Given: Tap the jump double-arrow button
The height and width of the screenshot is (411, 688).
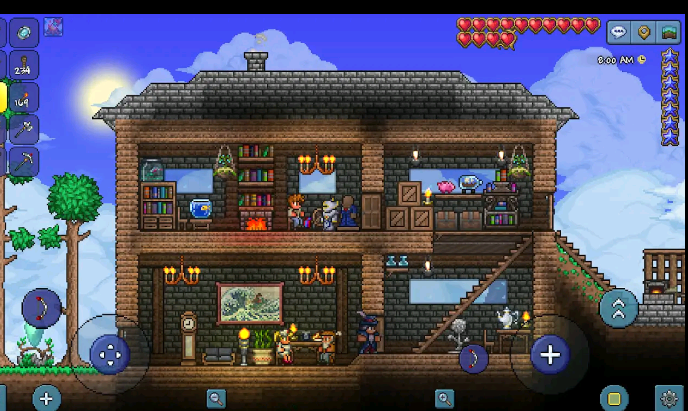Looking at the screenshot, I should (x=618, y=308).
